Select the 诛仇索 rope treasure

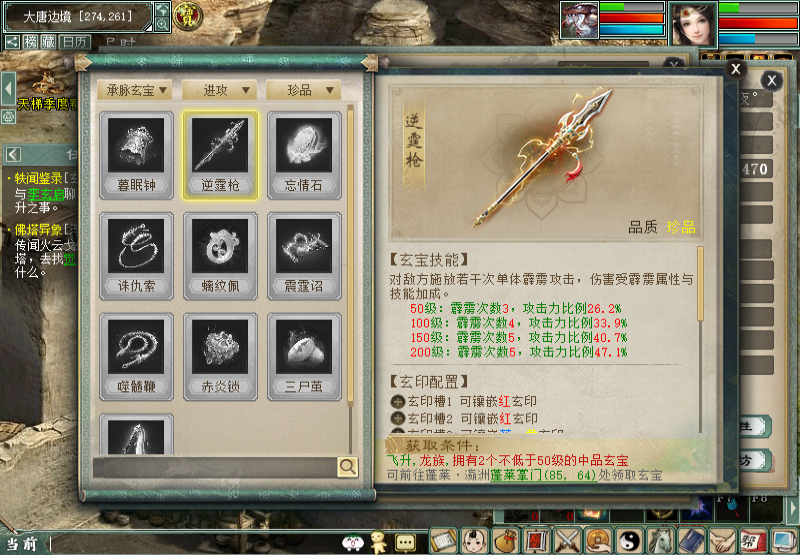tap(136, 254)
